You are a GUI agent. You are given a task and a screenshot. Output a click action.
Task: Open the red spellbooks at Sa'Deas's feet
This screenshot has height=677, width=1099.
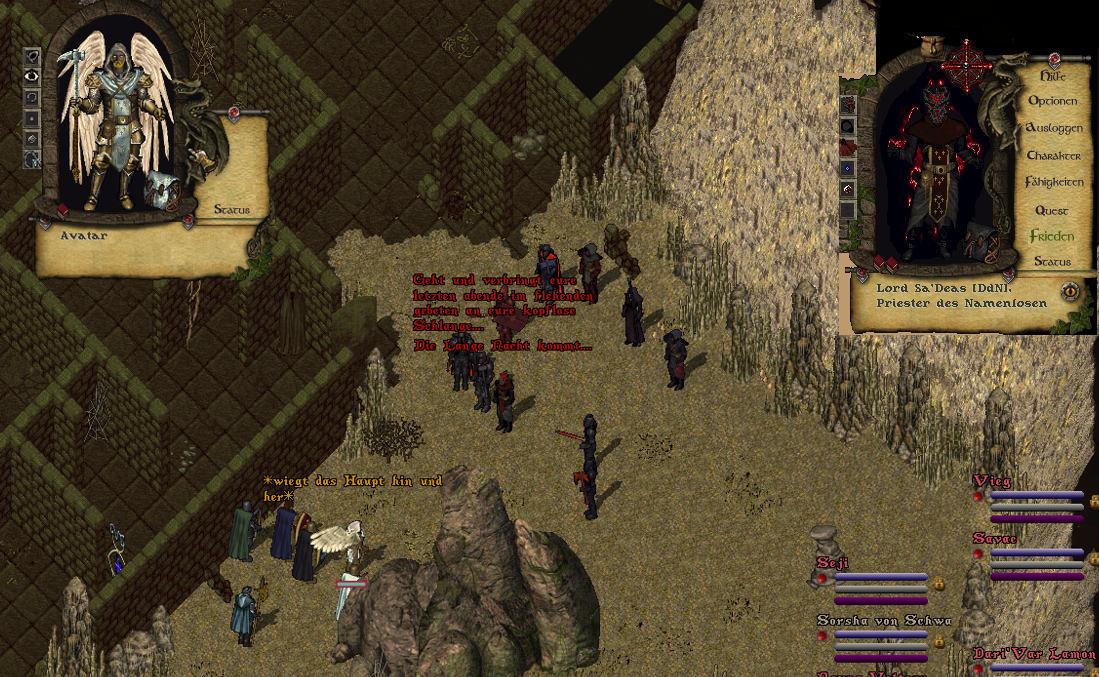pos(886,263)
